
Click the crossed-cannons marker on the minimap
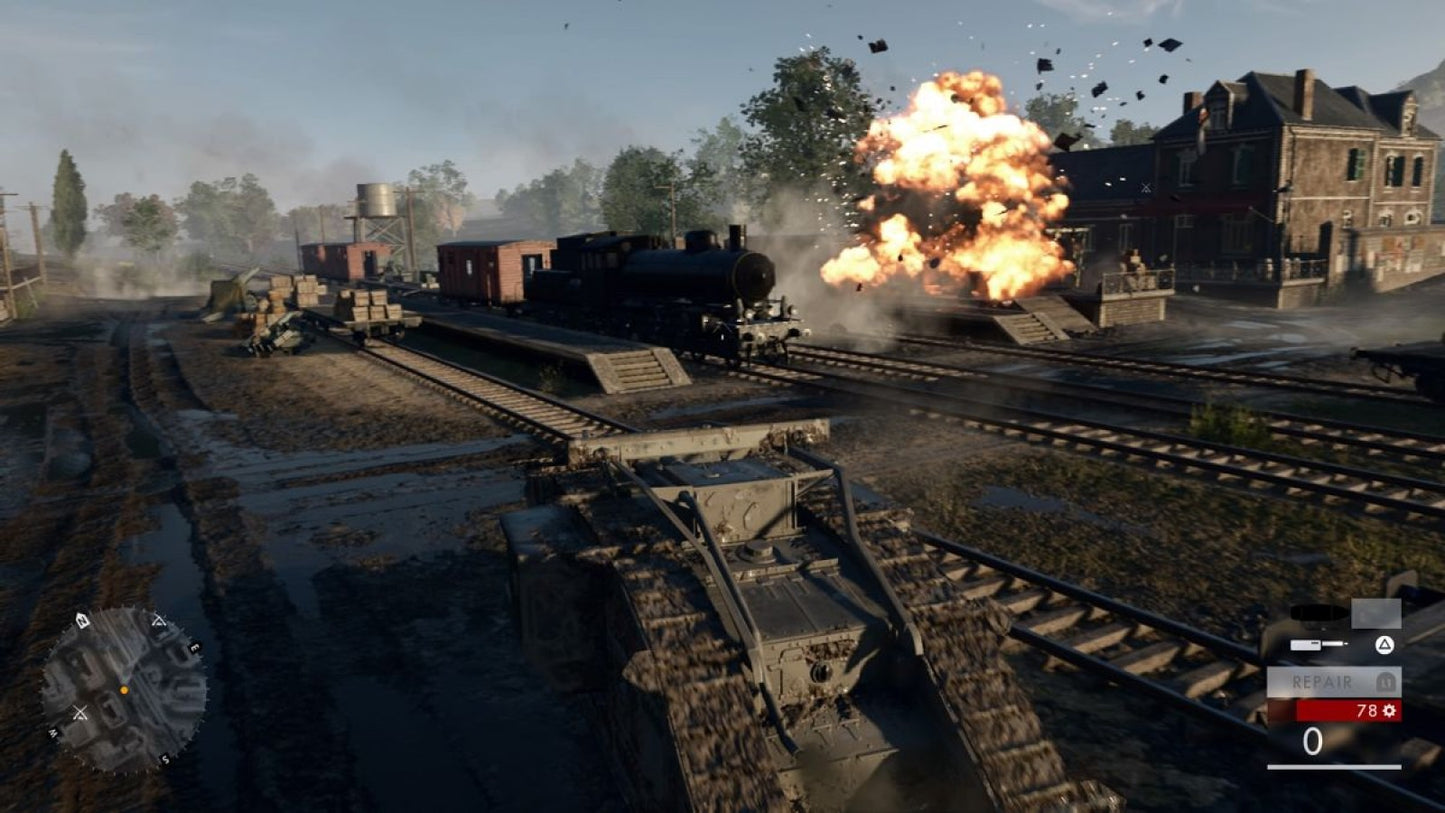click(80, 712)
